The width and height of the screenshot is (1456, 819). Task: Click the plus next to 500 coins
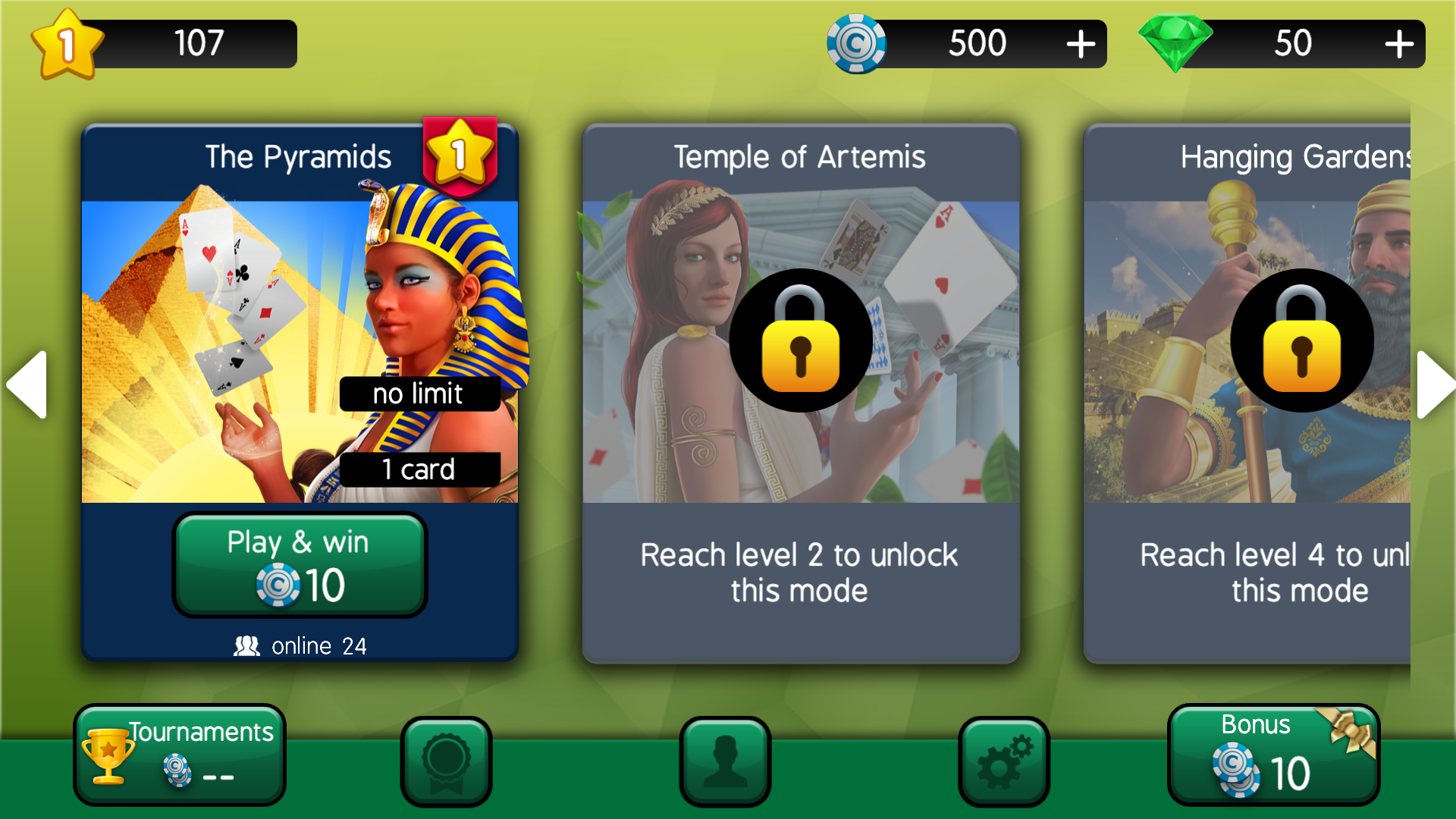(x=1080, y=43)
